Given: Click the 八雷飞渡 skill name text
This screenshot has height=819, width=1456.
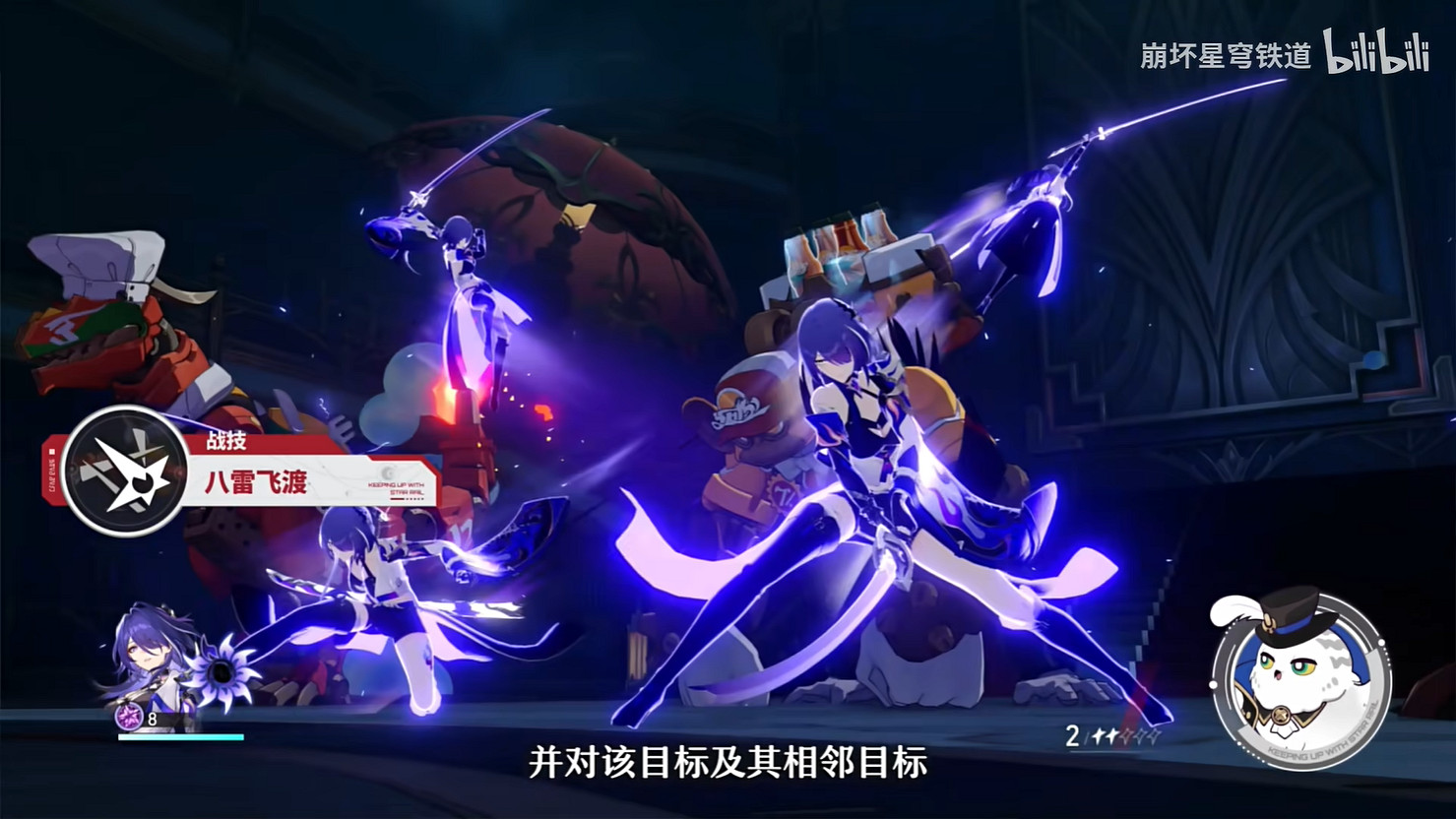Looking at the screenshot, I should tap(256, 482).
